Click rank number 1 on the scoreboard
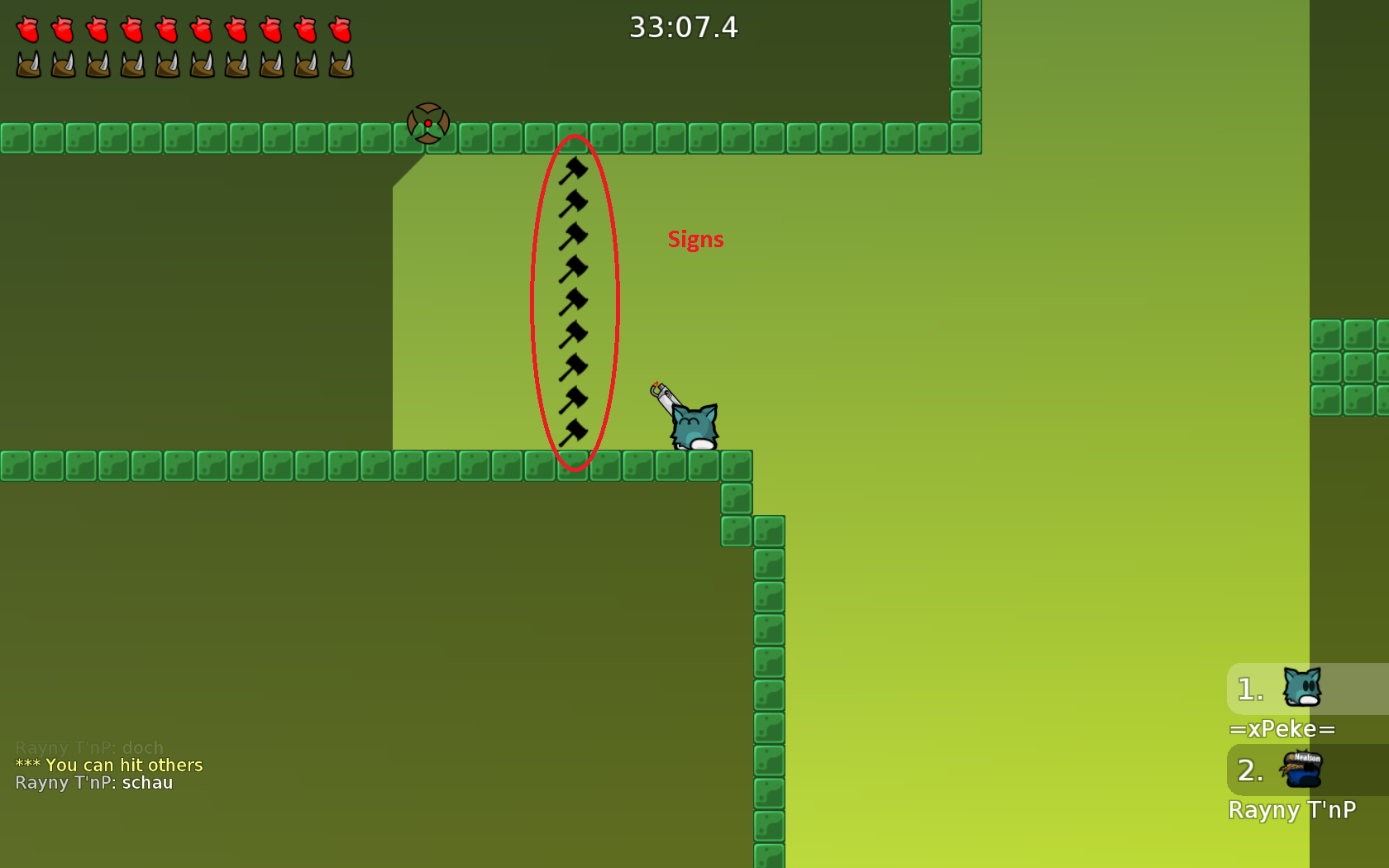 tap(1248, 689)
